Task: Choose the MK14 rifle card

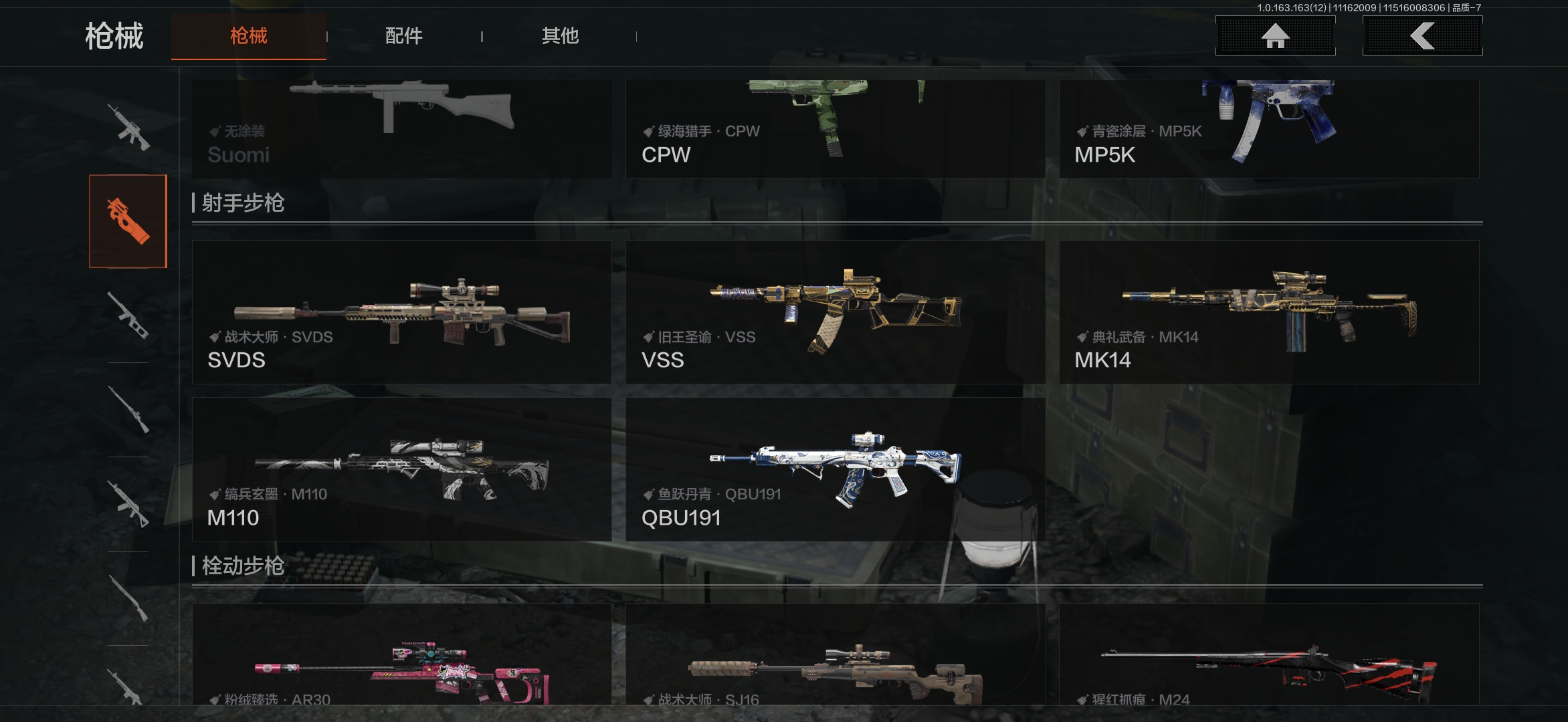Action: click(1268, 312)
